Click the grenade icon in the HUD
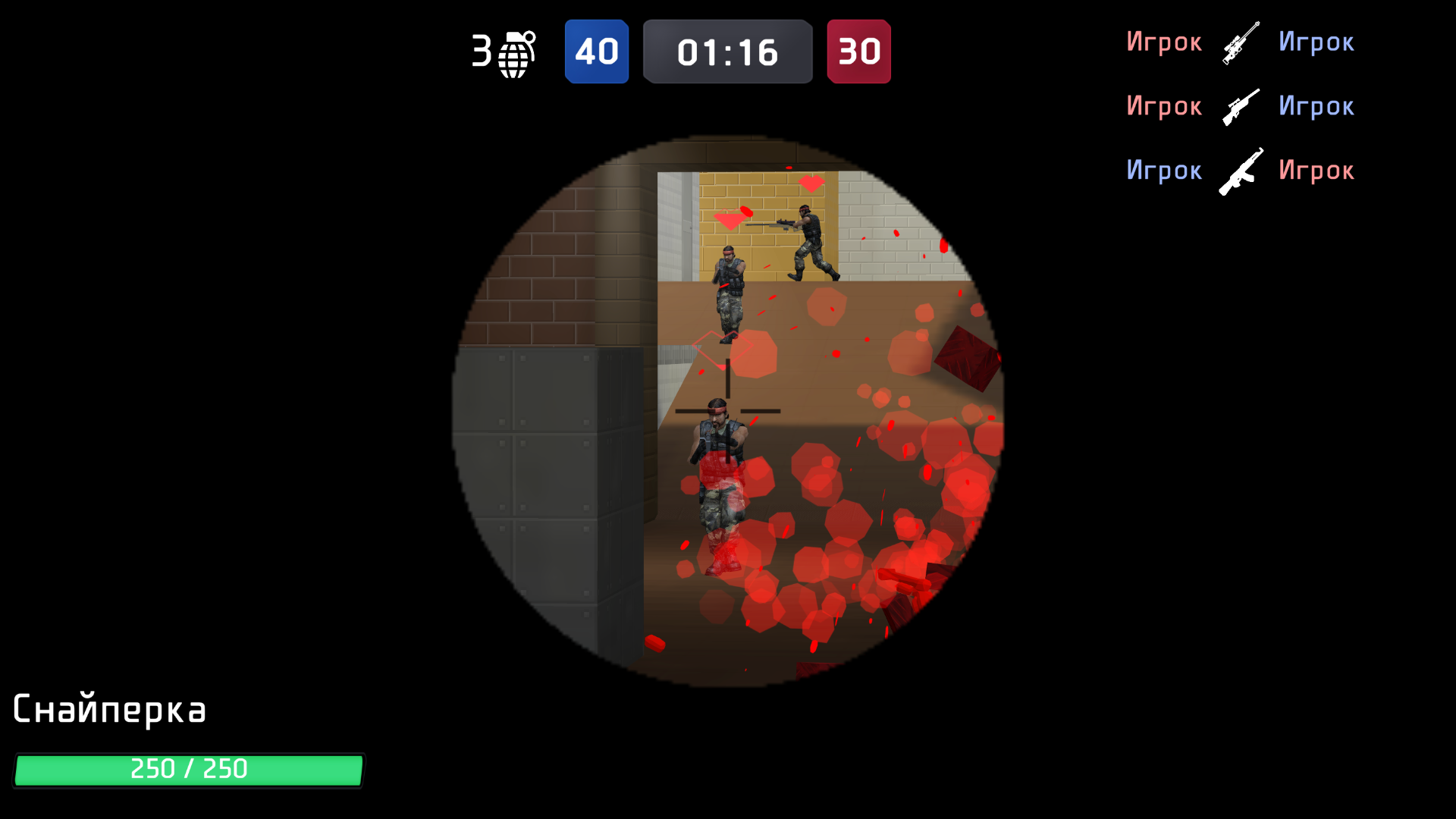 (x=513, y=52)
